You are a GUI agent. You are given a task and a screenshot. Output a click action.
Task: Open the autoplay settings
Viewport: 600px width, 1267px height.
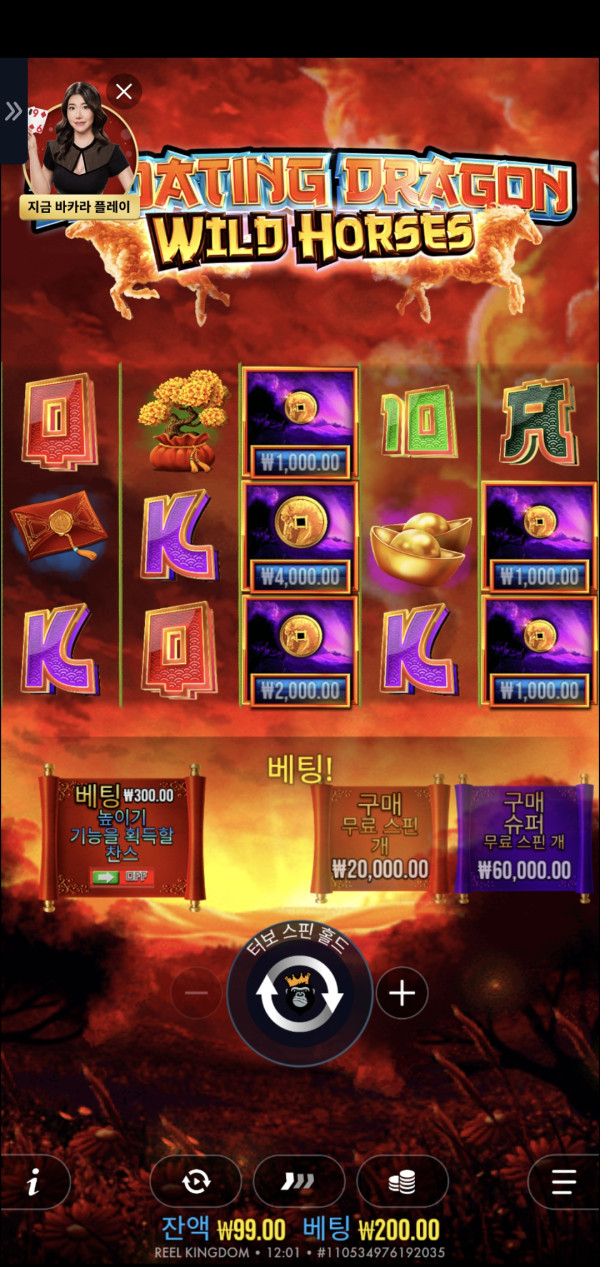[x=195, y=1183]
